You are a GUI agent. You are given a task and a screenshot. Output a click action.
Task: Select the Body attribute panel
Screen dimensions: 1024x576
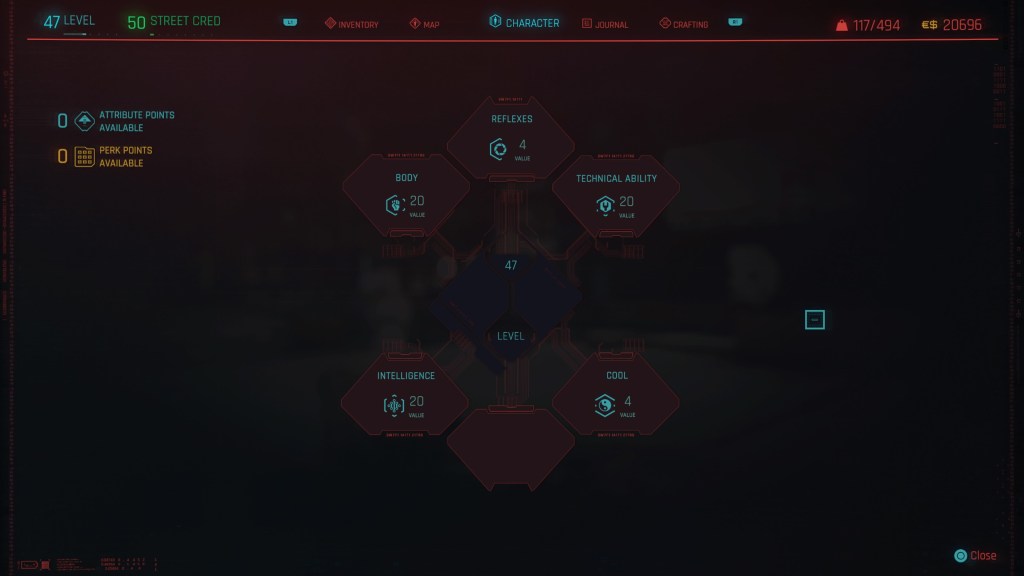click(406, 197)
